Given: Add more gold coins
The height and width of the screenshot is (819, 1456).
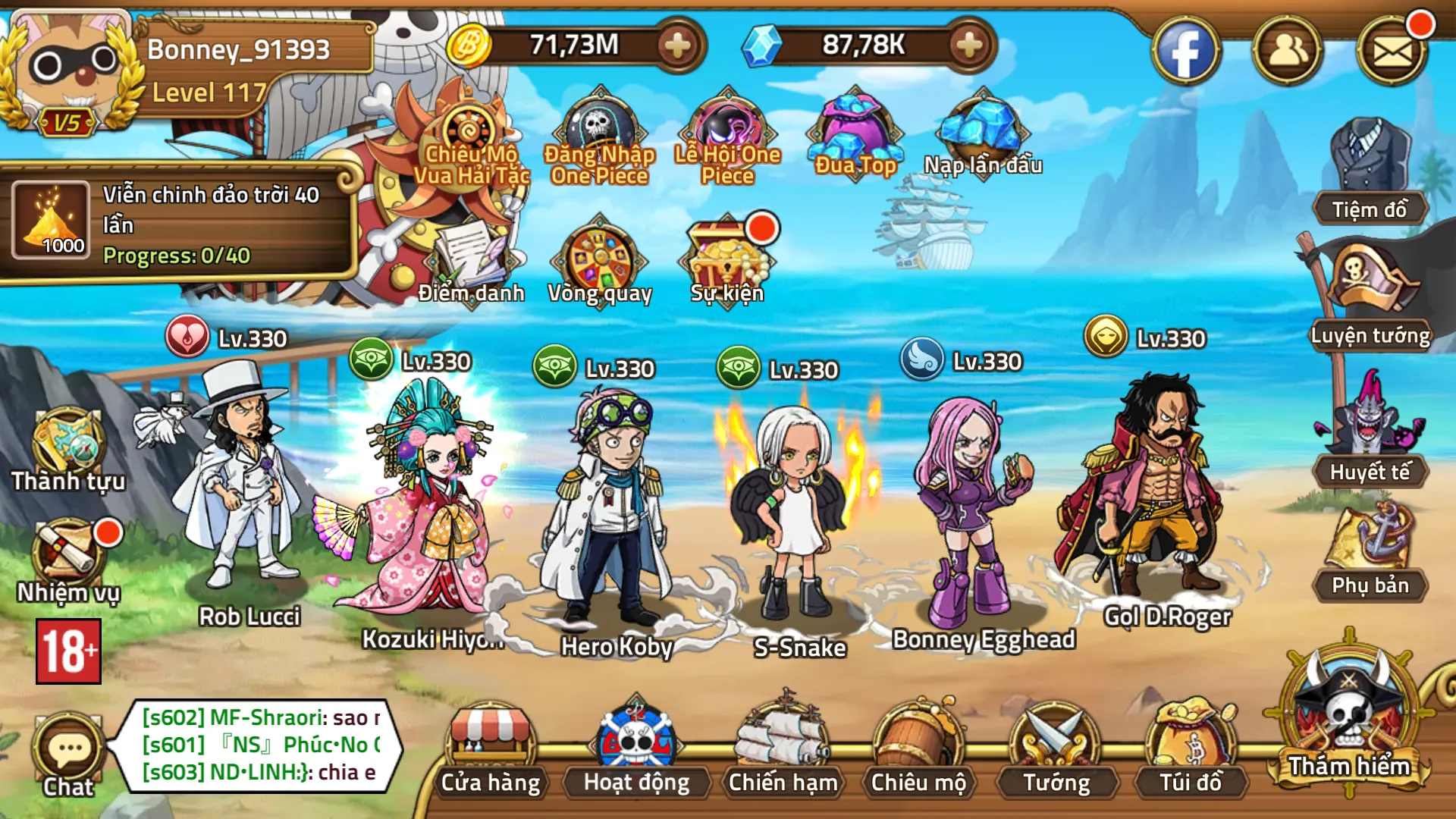Looking at the screenshot, I should point(677,45).
